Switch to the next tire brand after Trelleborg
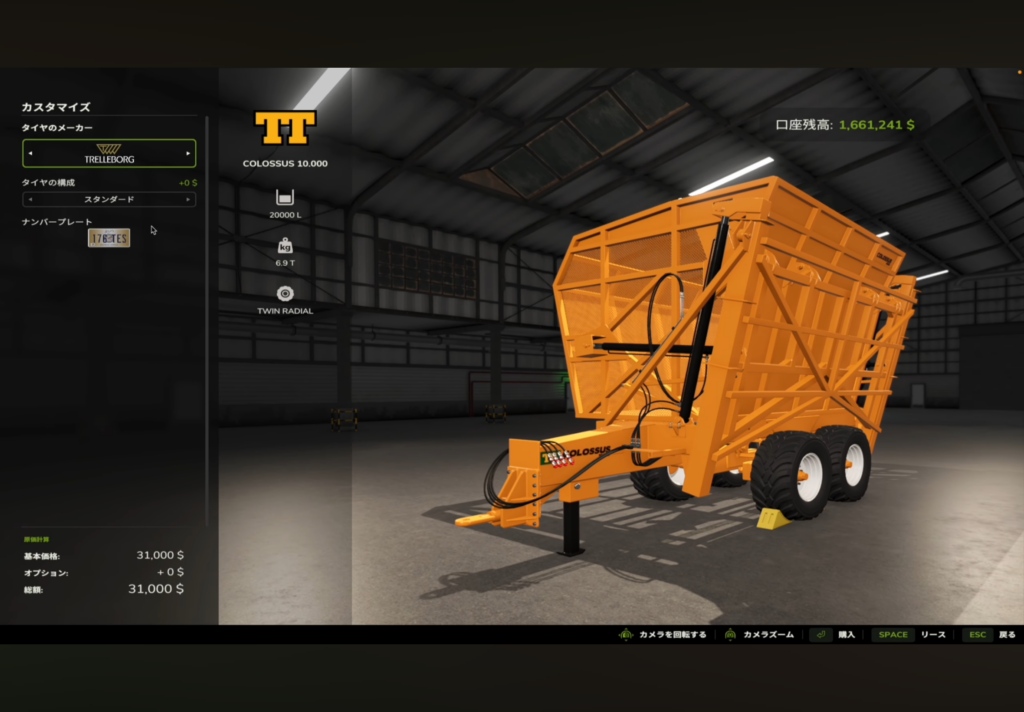 [x=188, y=153]
